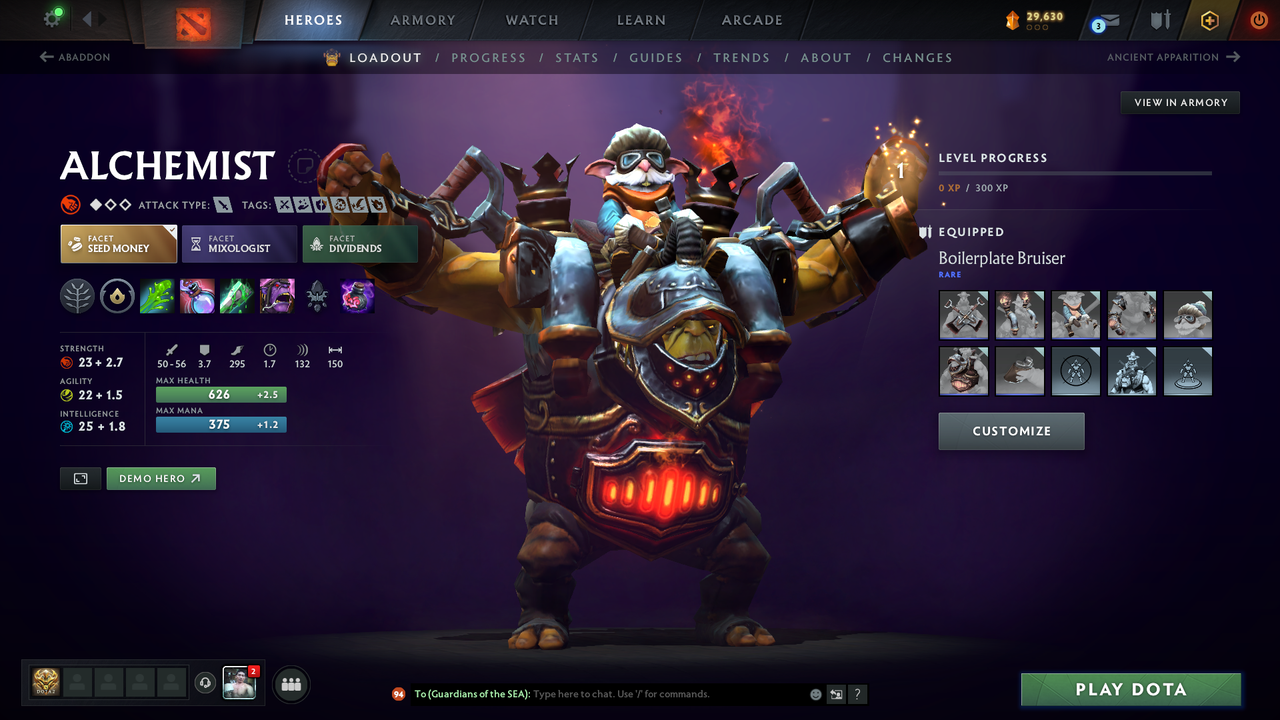The image size is (1280, 720).
Task: Launch DEMO HERO mode
Action: 160,478
